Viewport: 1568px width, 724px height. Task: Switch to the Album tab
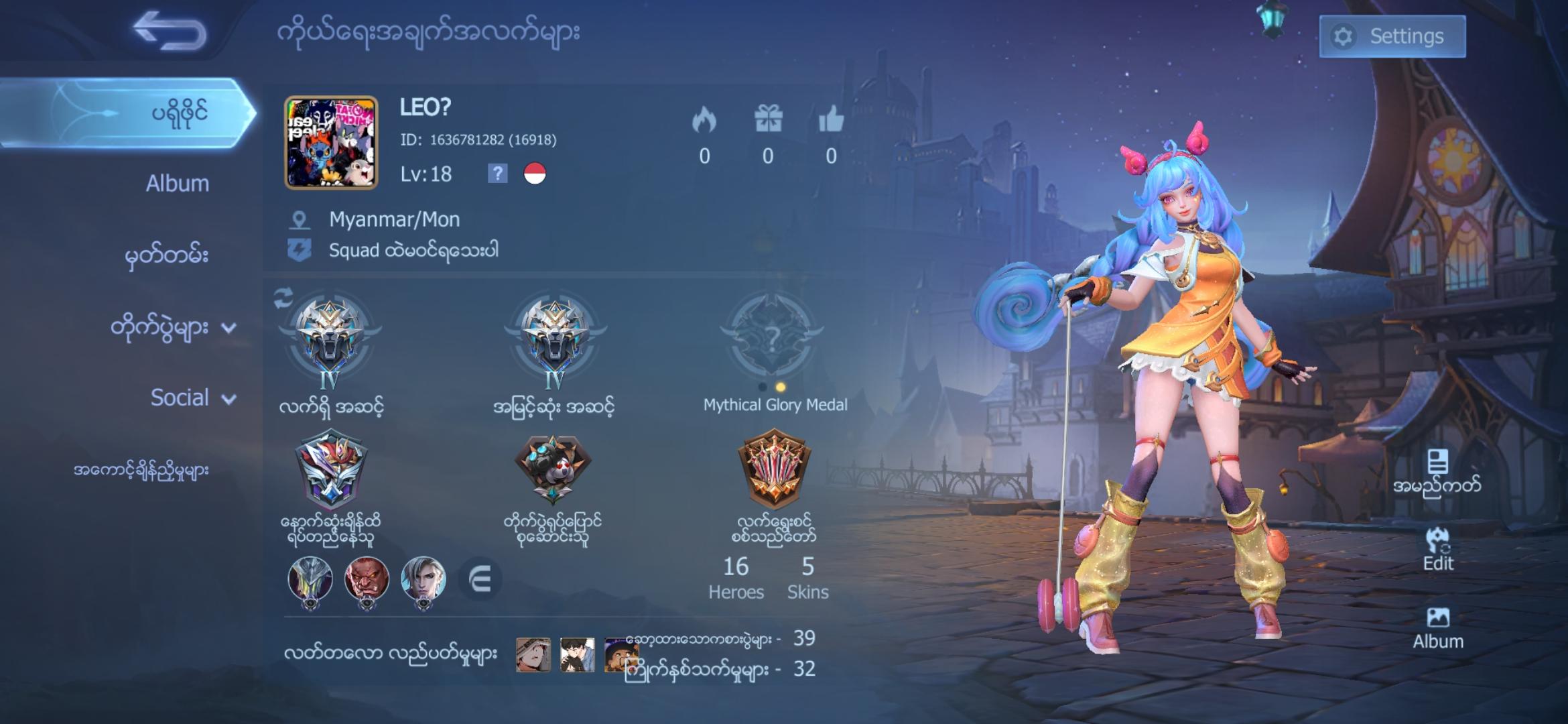pos(177,183)
